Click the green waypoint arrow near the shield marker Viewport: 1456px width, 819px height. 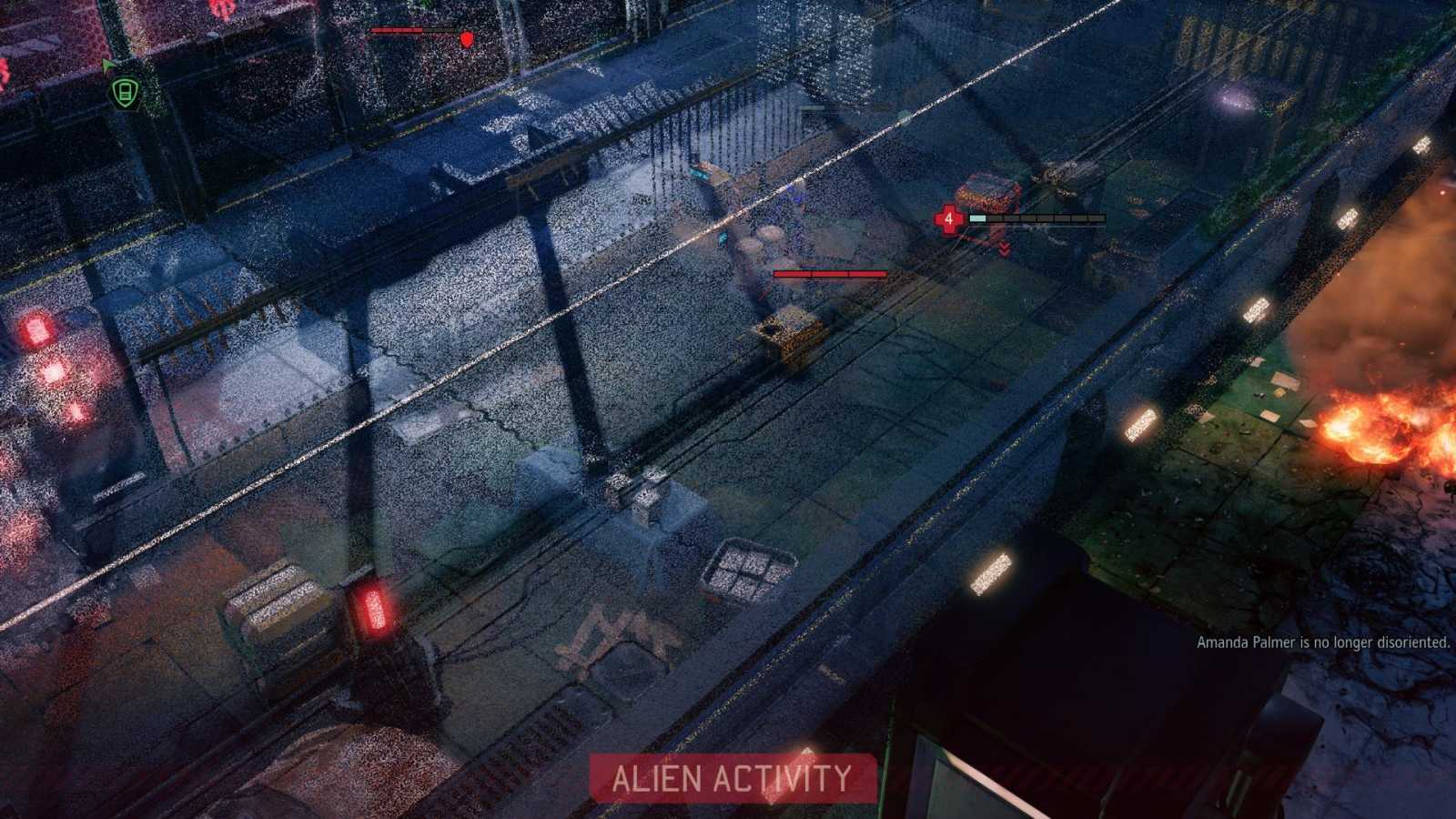pyautogui.click(x=106, y=68)
